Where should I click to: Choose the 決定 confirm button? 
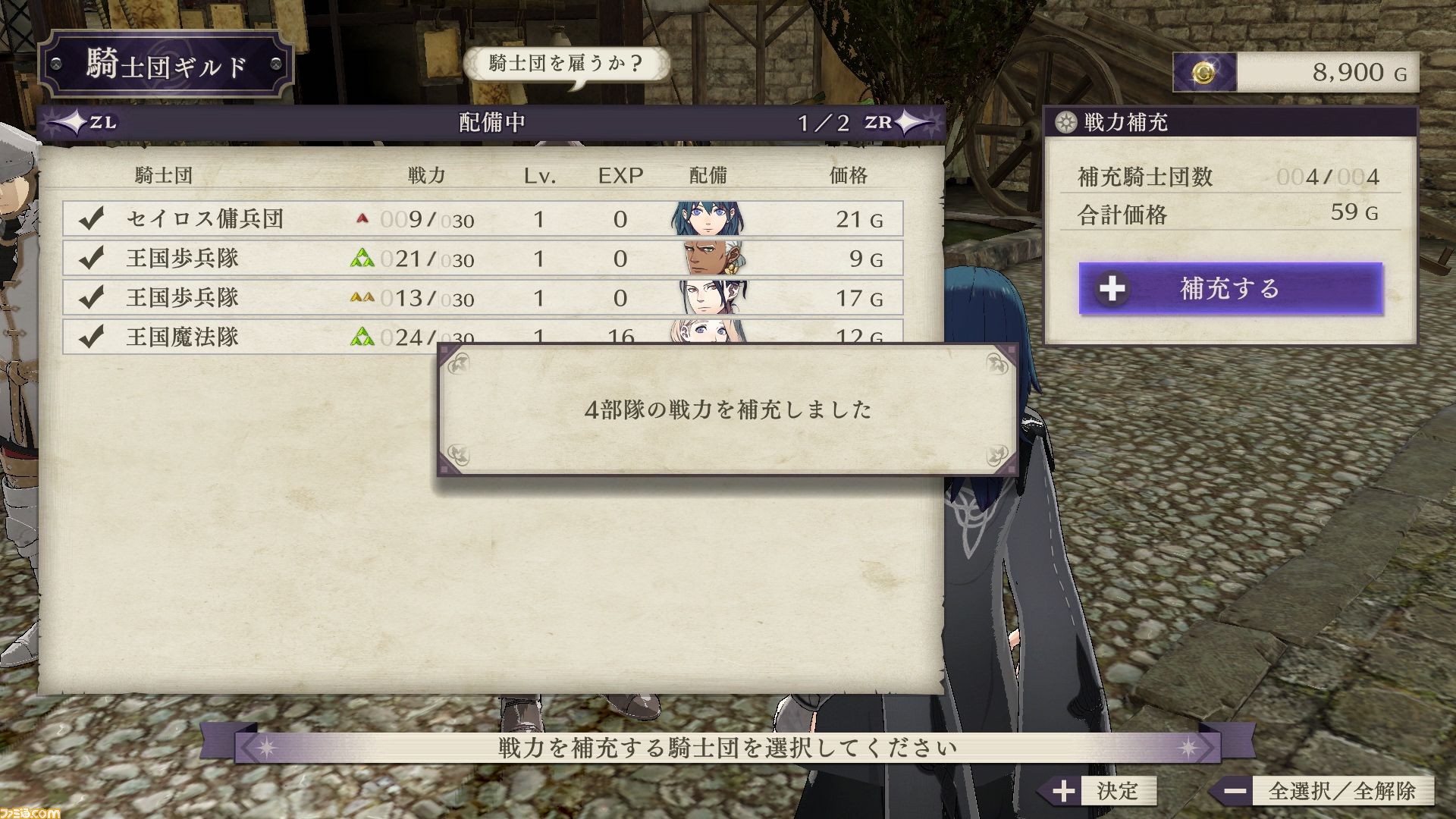pyautogui.click(x=1097, y=791)
